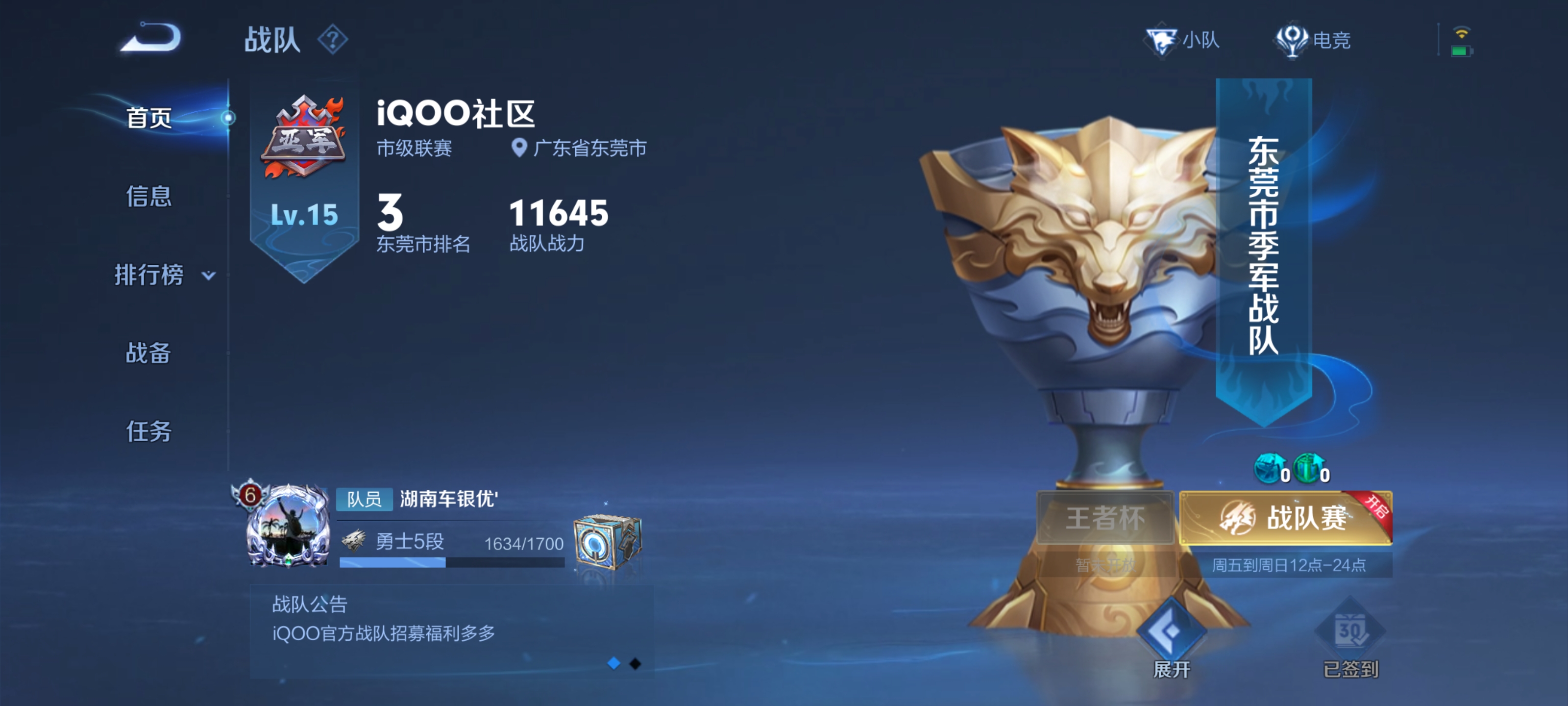Open the 任务 tab
1568x706 pixels.
coord(148,431)
